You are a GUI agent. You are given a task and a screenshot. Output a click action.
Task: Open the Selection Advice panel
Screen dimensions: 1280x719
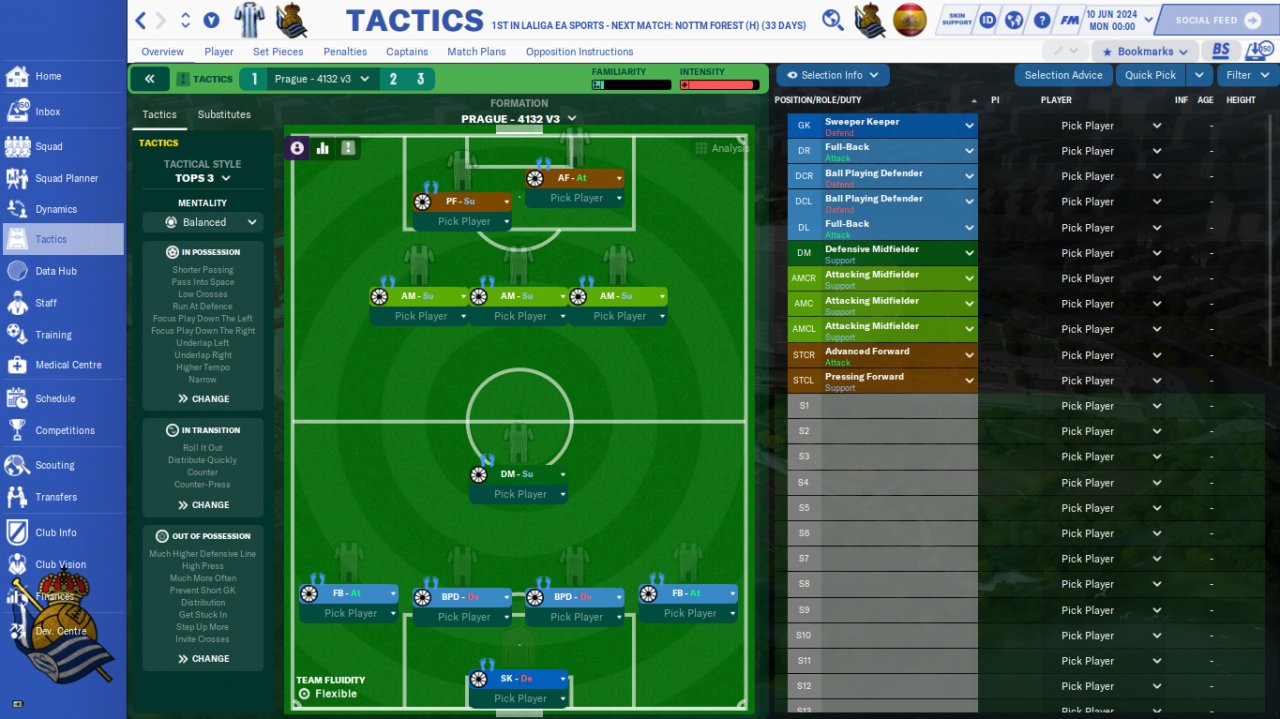point(1063,75)
